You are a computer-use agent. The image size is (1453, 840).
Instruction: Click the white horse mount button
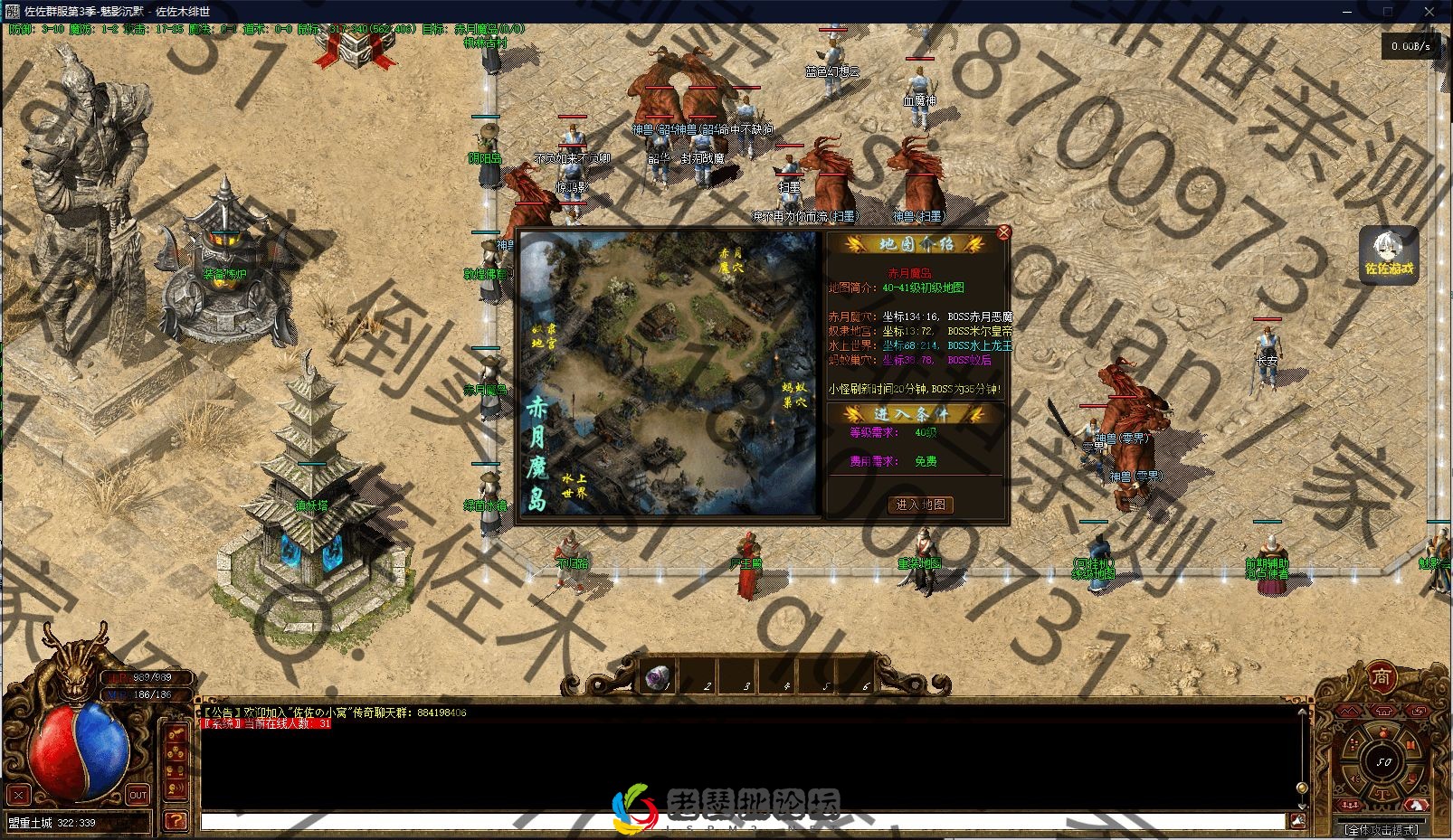pos(1419,802)
